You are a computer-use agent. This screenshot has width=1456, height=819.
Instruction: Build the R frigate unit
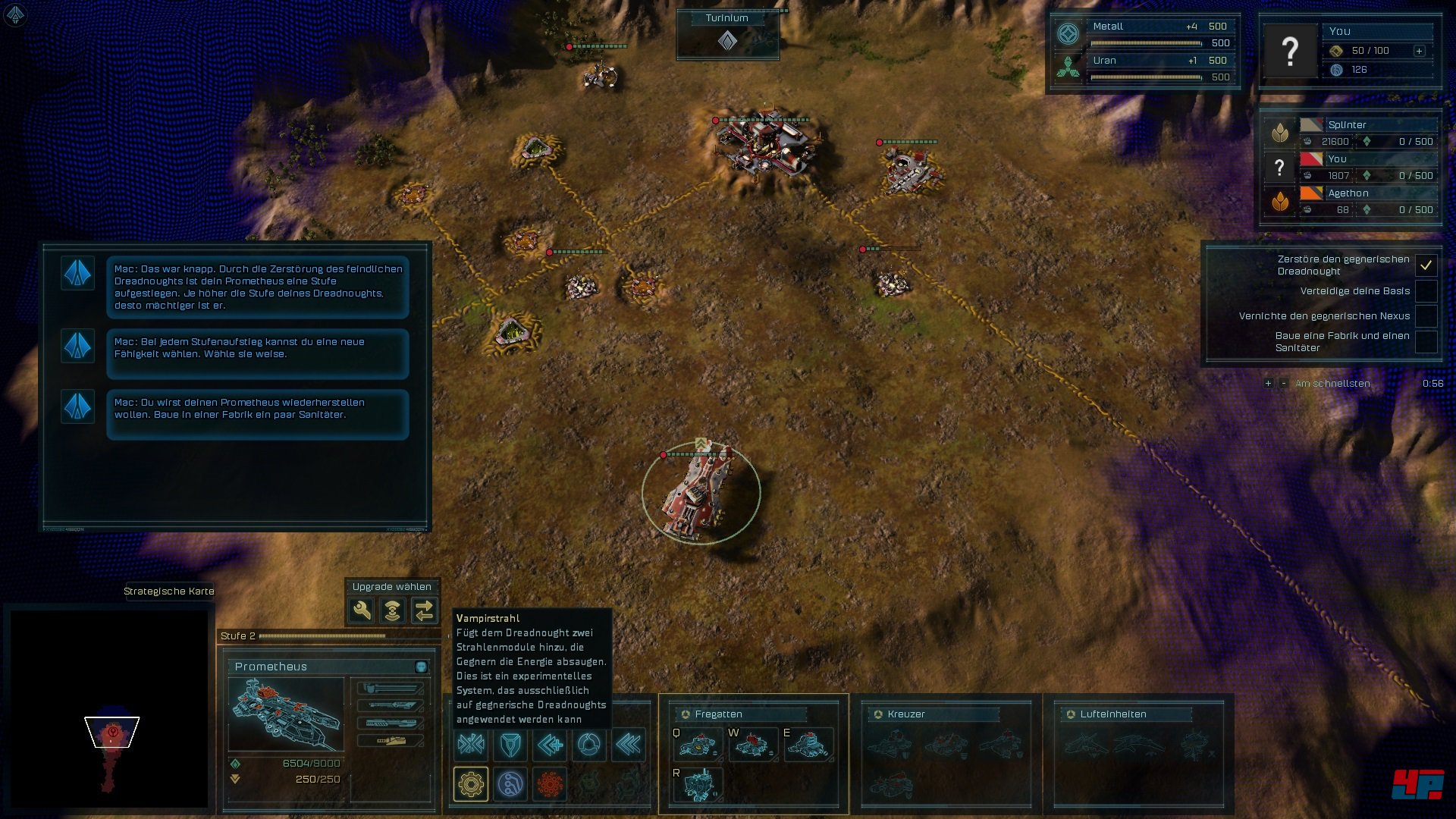697,784
